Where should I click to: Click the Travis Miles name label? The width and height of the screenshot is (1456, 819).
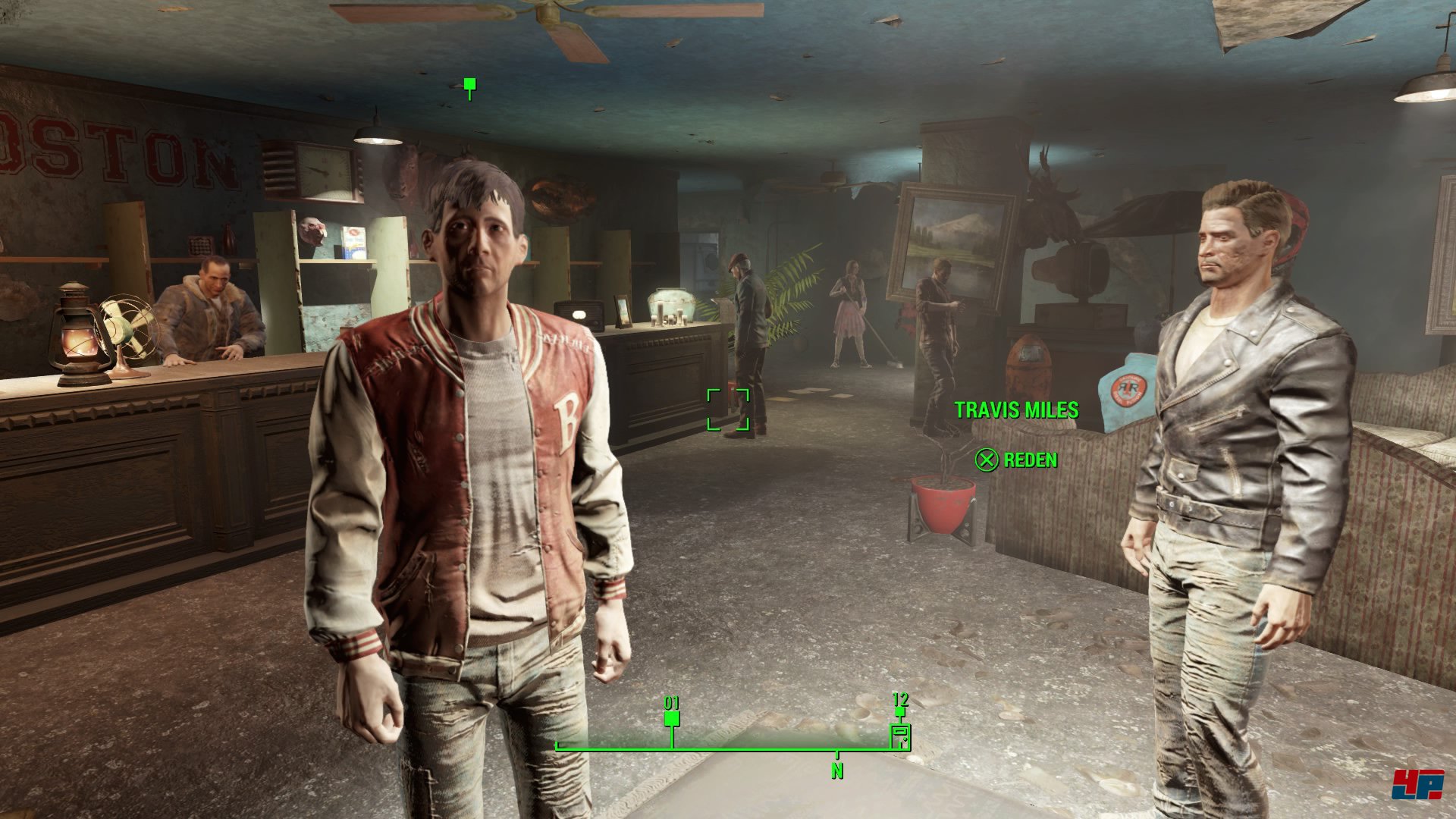[1016, 410]
